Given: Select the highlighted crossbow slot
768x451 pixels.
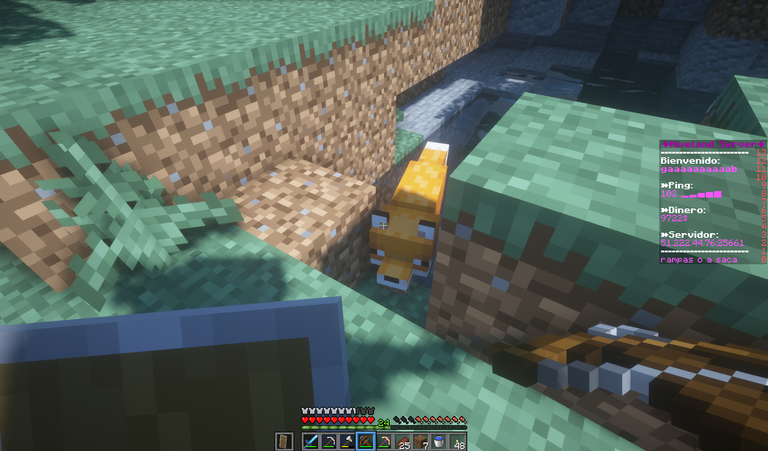Looking at the screenshot, I should (365, 441).
